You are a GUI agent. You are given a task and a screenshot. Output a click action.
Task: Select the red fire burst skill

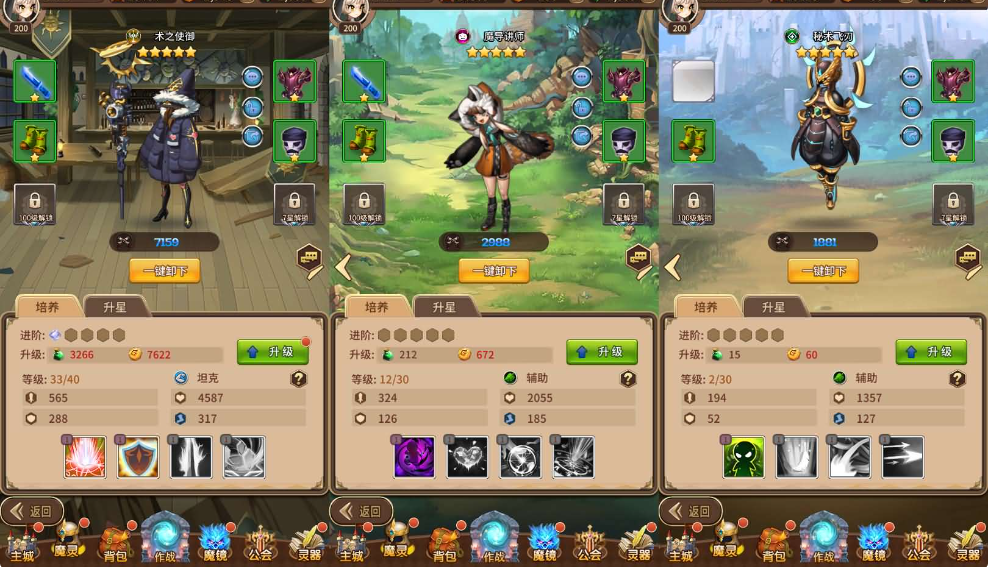pos(86,457)
